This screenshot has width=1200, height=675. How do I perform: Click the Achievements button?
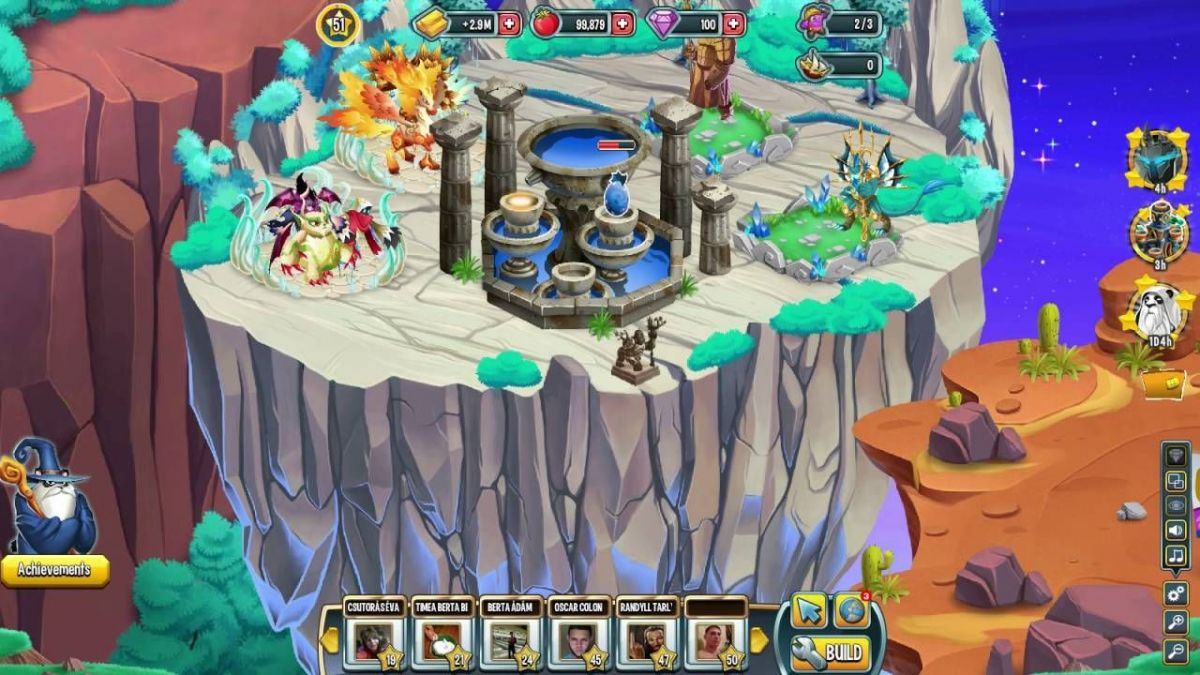[x=55, y=570]
